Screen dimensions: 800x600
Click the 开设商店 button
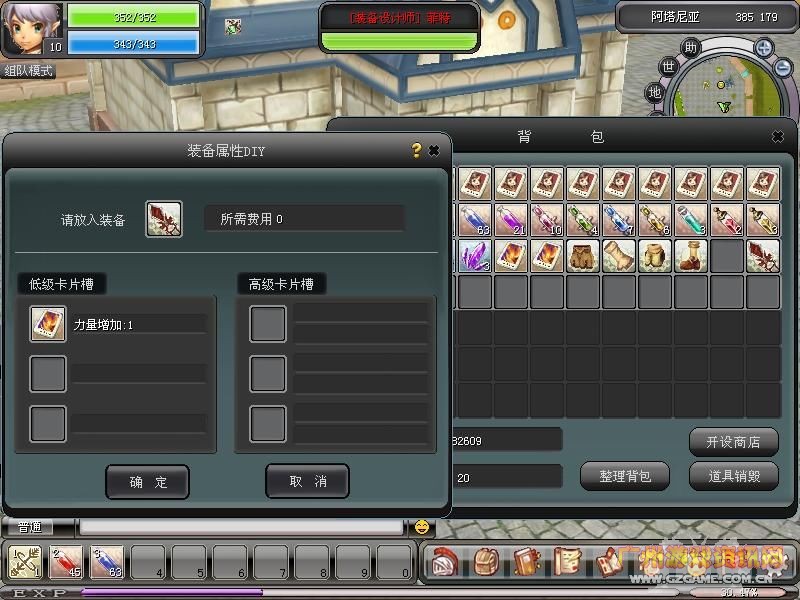[733, 441]
